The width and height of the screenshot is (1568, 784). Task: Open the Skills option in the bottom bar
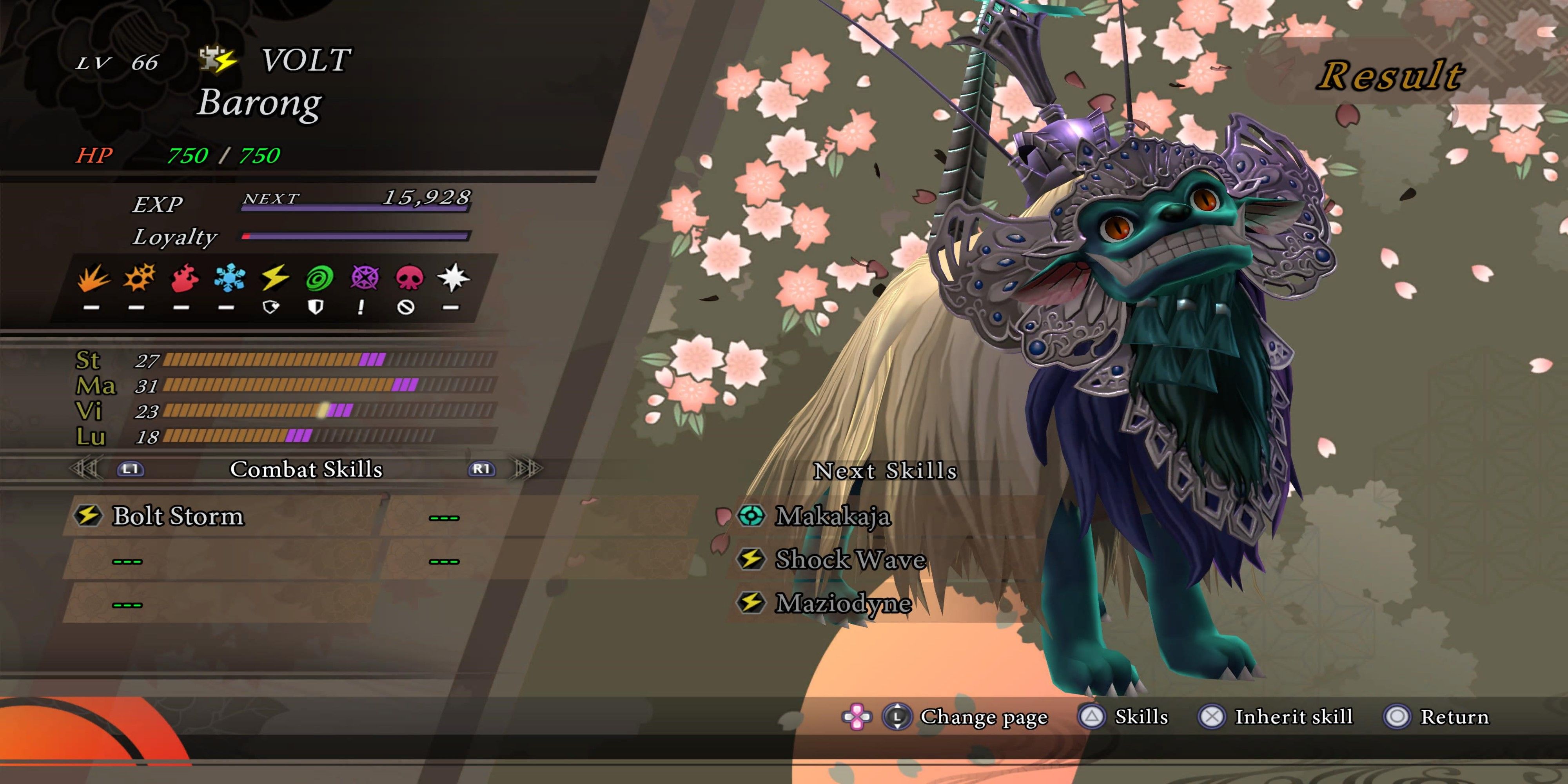tap(1141, 717)
